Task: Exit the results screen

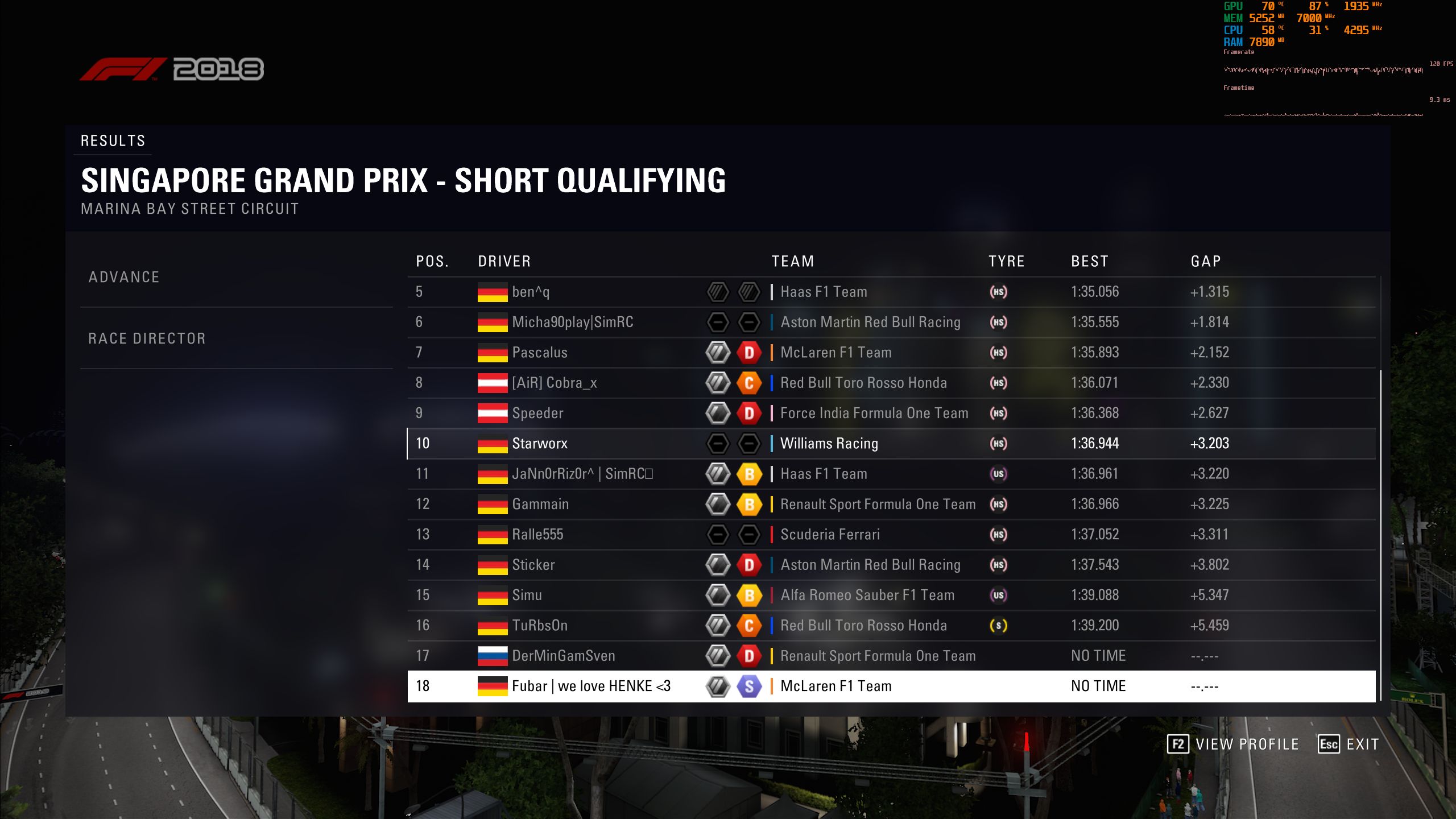Action: click(1349, 744)
